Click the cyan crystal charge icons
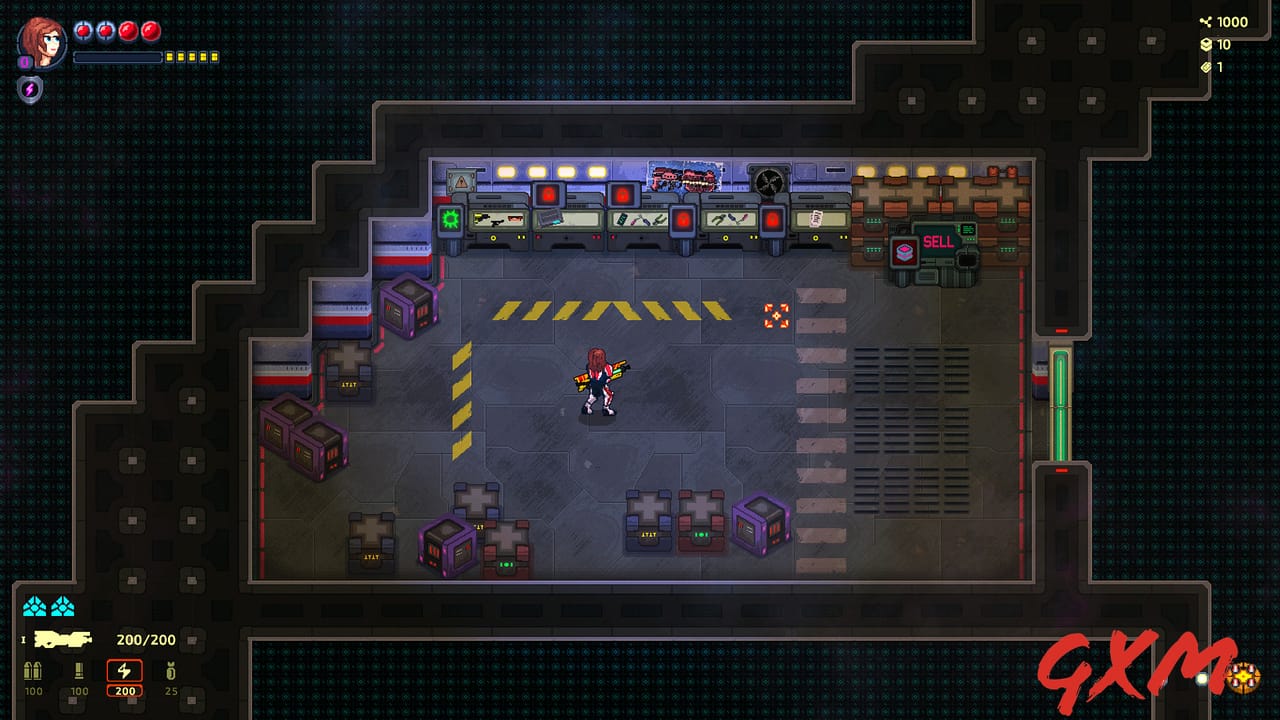 [x=49, y=606]
